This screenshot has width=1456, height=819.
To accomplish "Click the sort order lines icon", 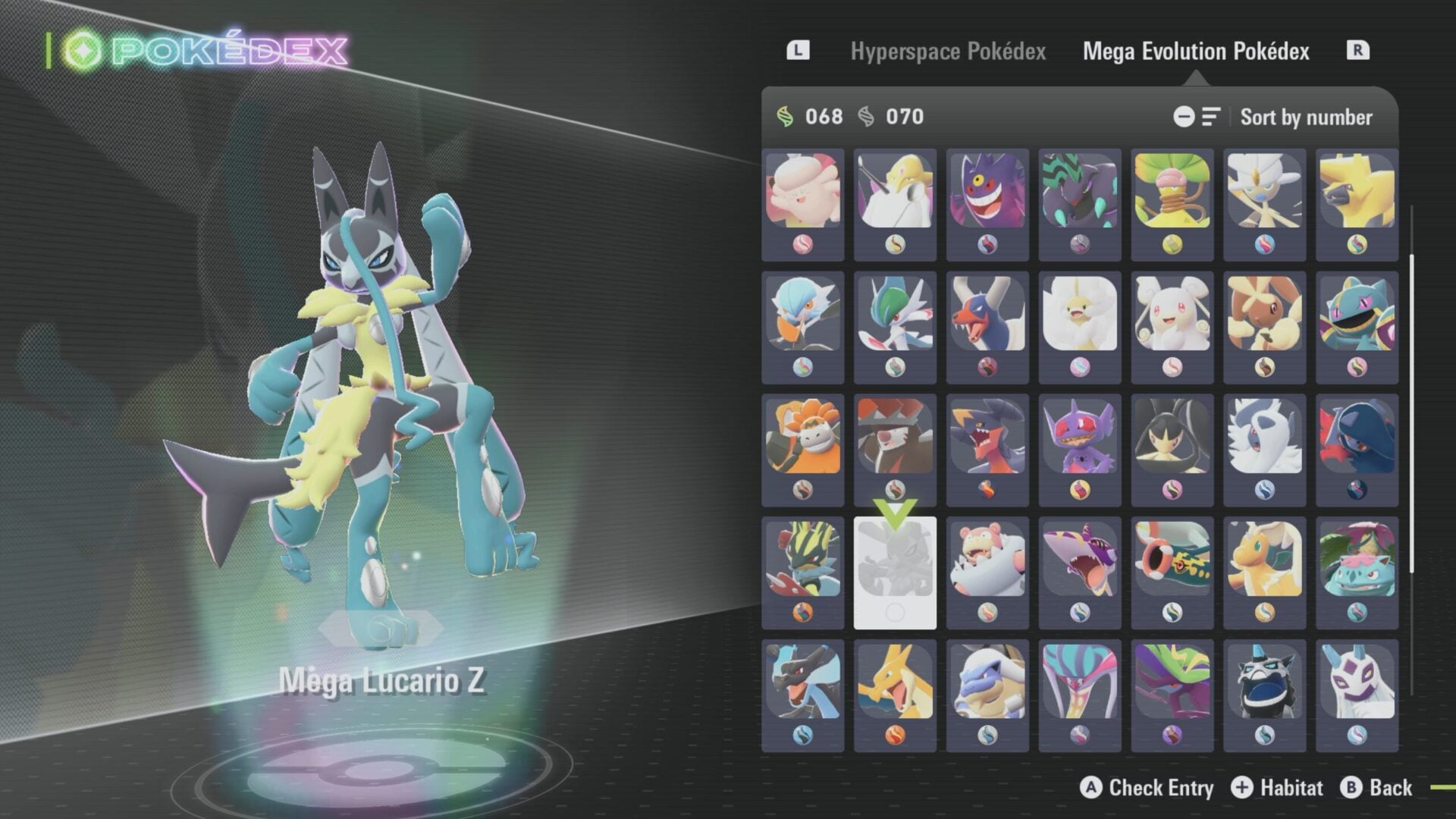I will pyautogui.click(x=1210, y=117).
